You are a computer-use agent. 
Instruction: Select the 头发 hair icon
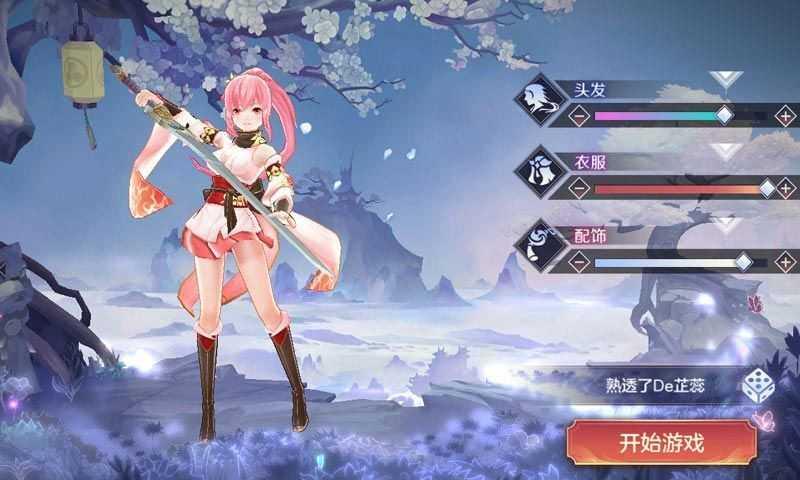[540, 102]
